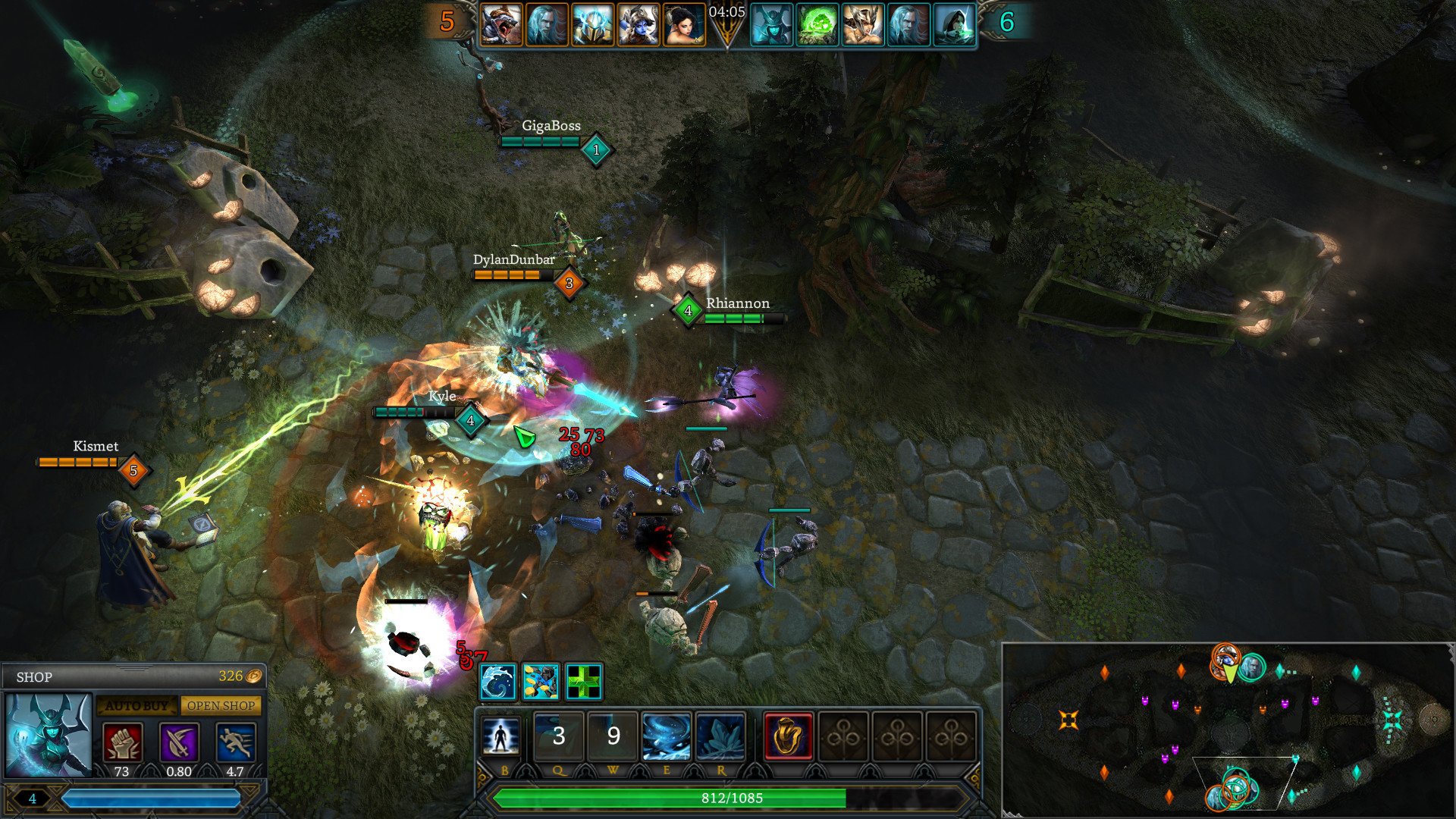Click the green 812/1085 health bar
The image size is (1456, 819).
732,798
